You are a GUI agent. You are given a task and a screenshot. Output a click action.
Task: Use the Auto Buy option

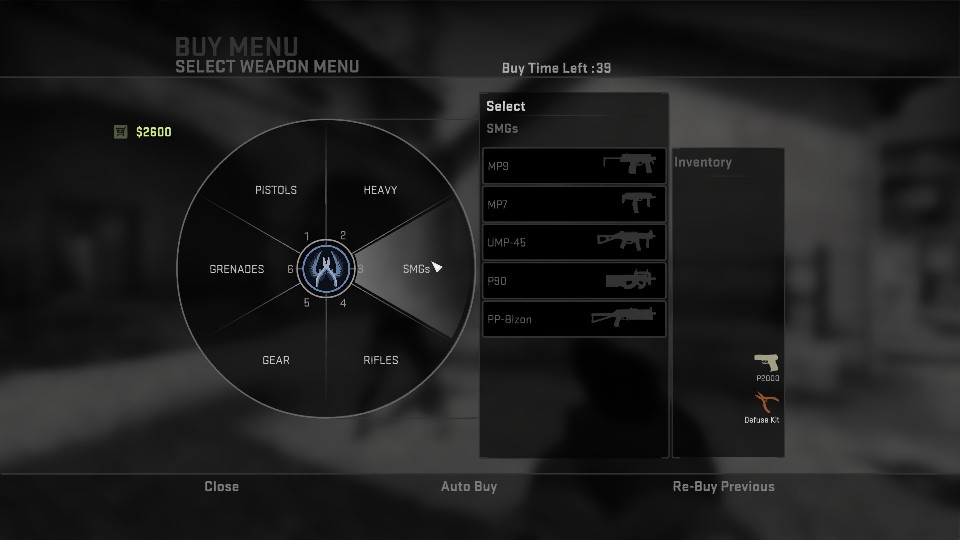[x=469, y=487]
